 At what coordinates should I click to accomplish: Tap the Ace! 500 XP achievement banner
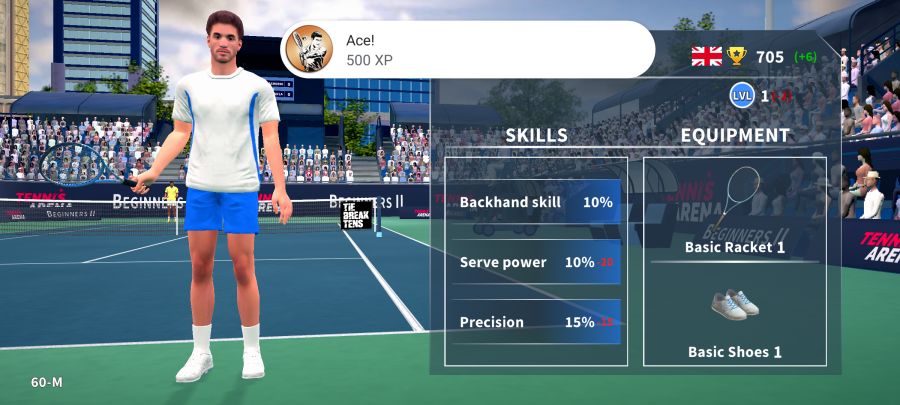click(x=467, y=49)
